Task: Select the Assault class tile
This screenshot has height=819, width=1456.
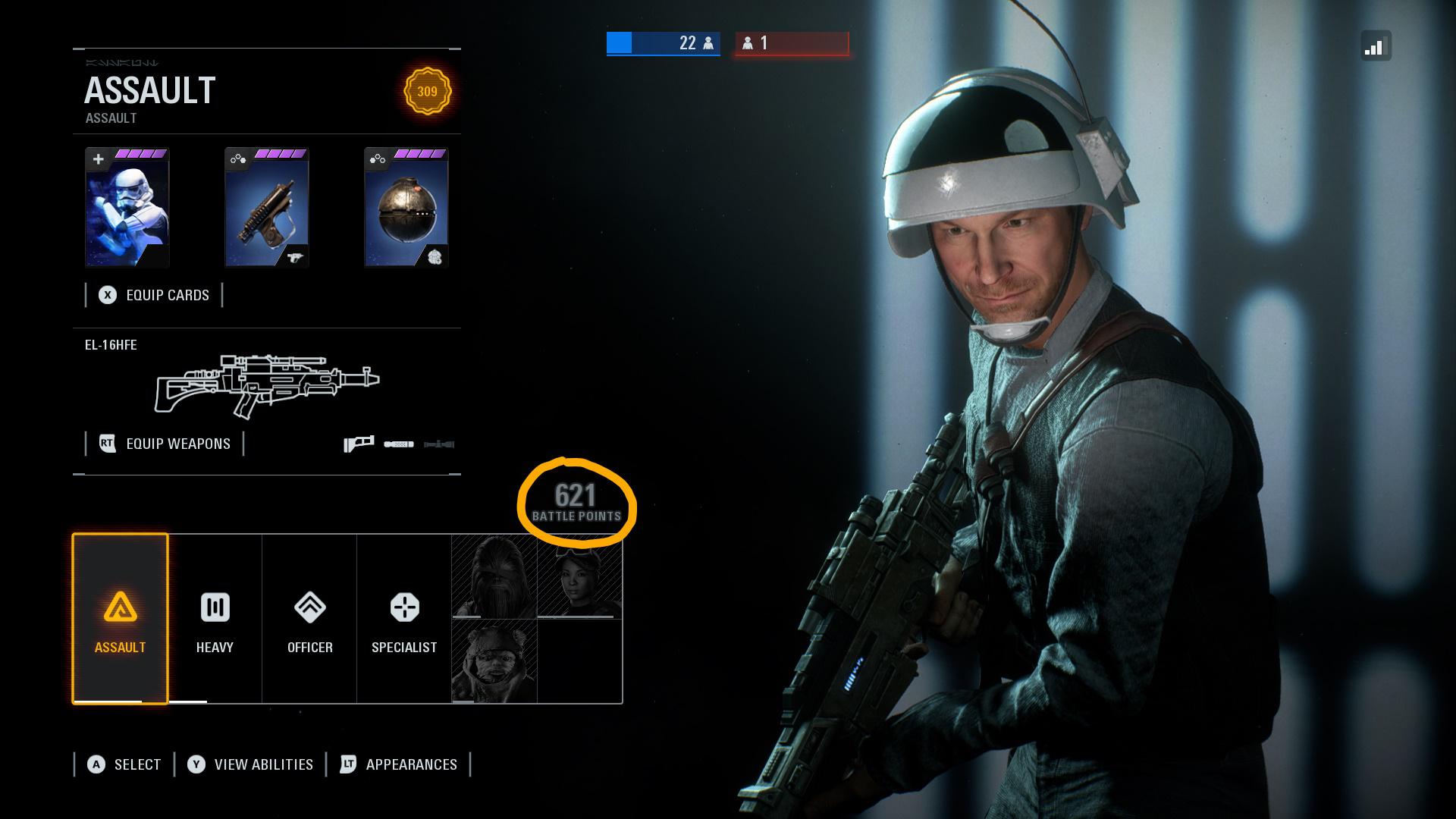Action: [x=120, y=619]
